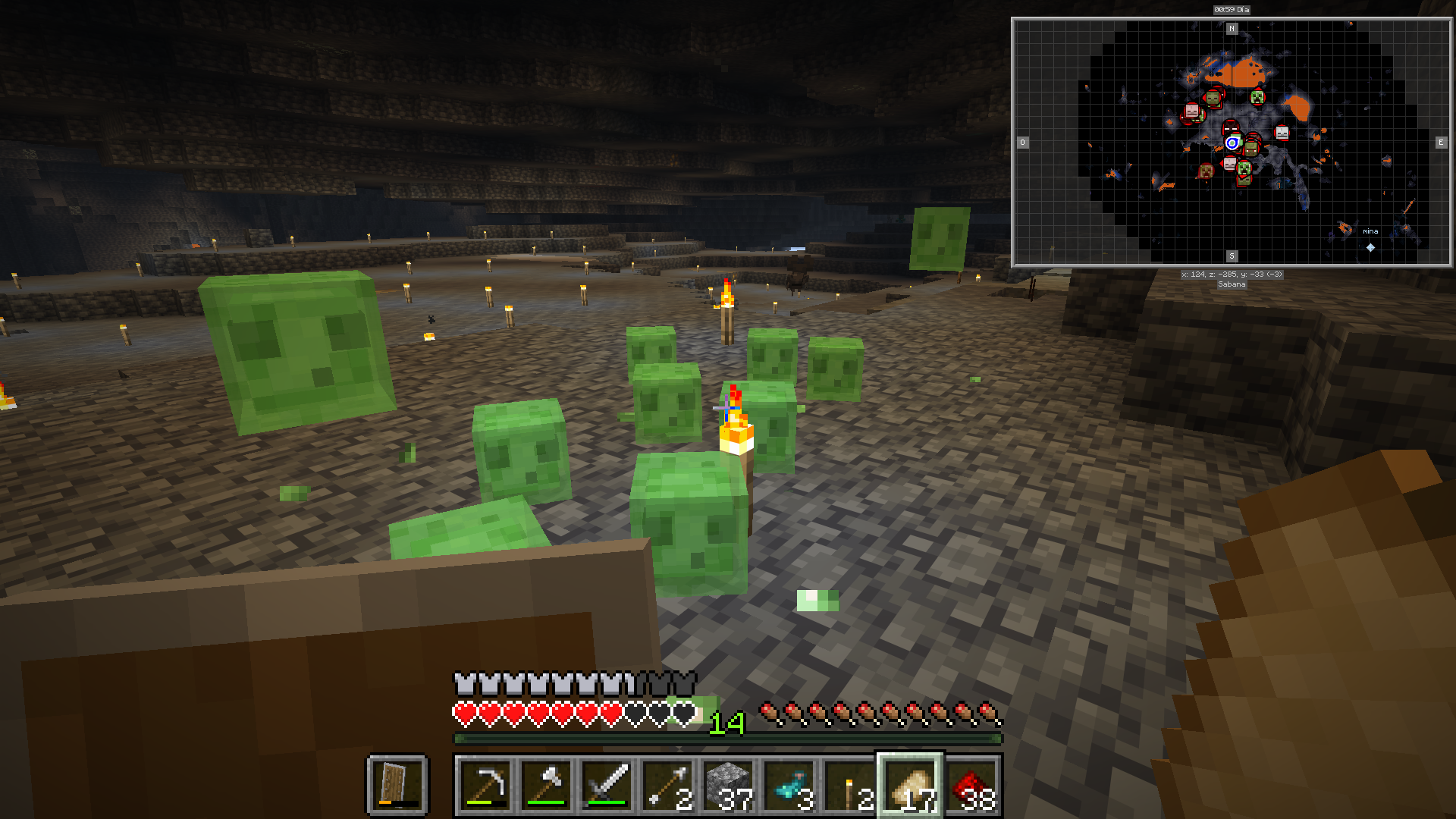
Task: Click the blue player marker on minimap
Action: pos(1232,143)
